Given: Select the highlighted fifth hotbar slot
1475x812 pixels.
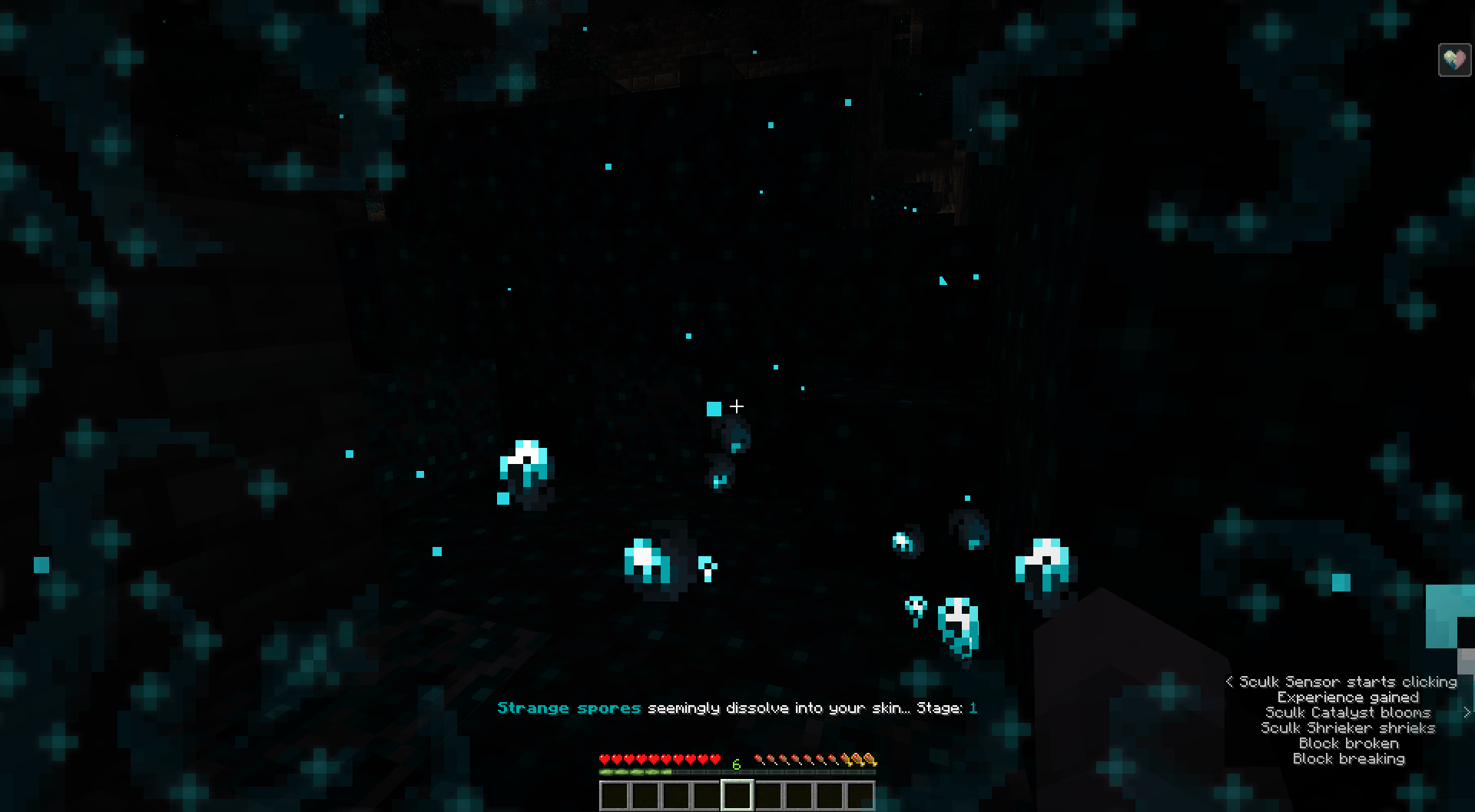Looking at the screenshot, I should (x=737, y=795).
